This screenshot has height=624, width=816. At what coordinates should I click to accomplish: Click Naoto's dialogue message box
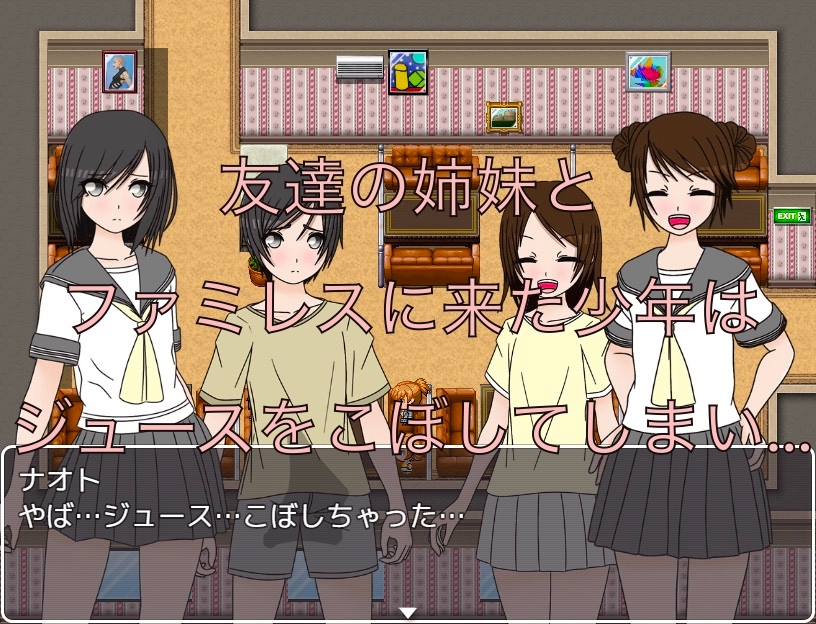tap(407, 530)
